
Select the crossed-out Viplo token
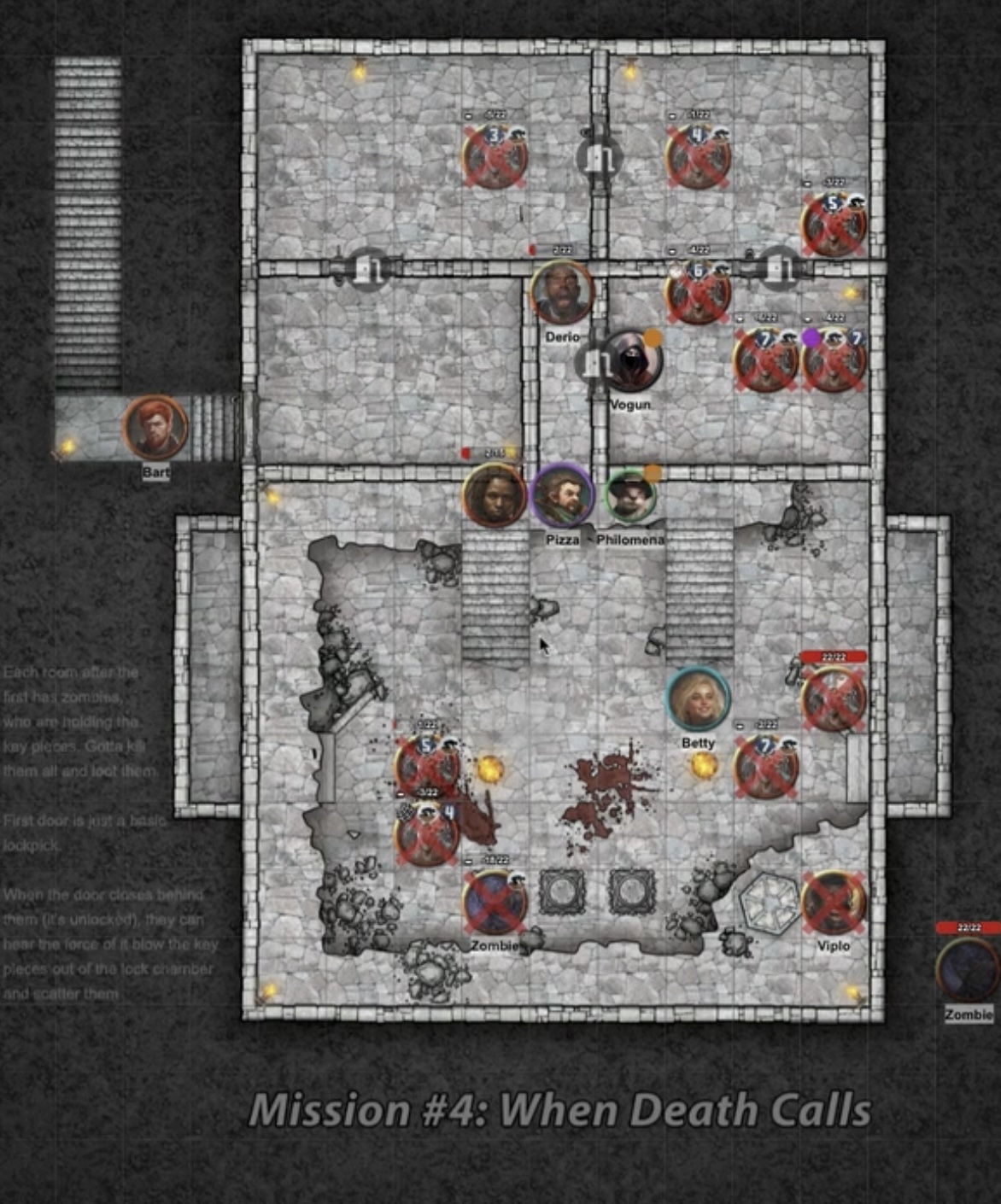coord(833,903)
